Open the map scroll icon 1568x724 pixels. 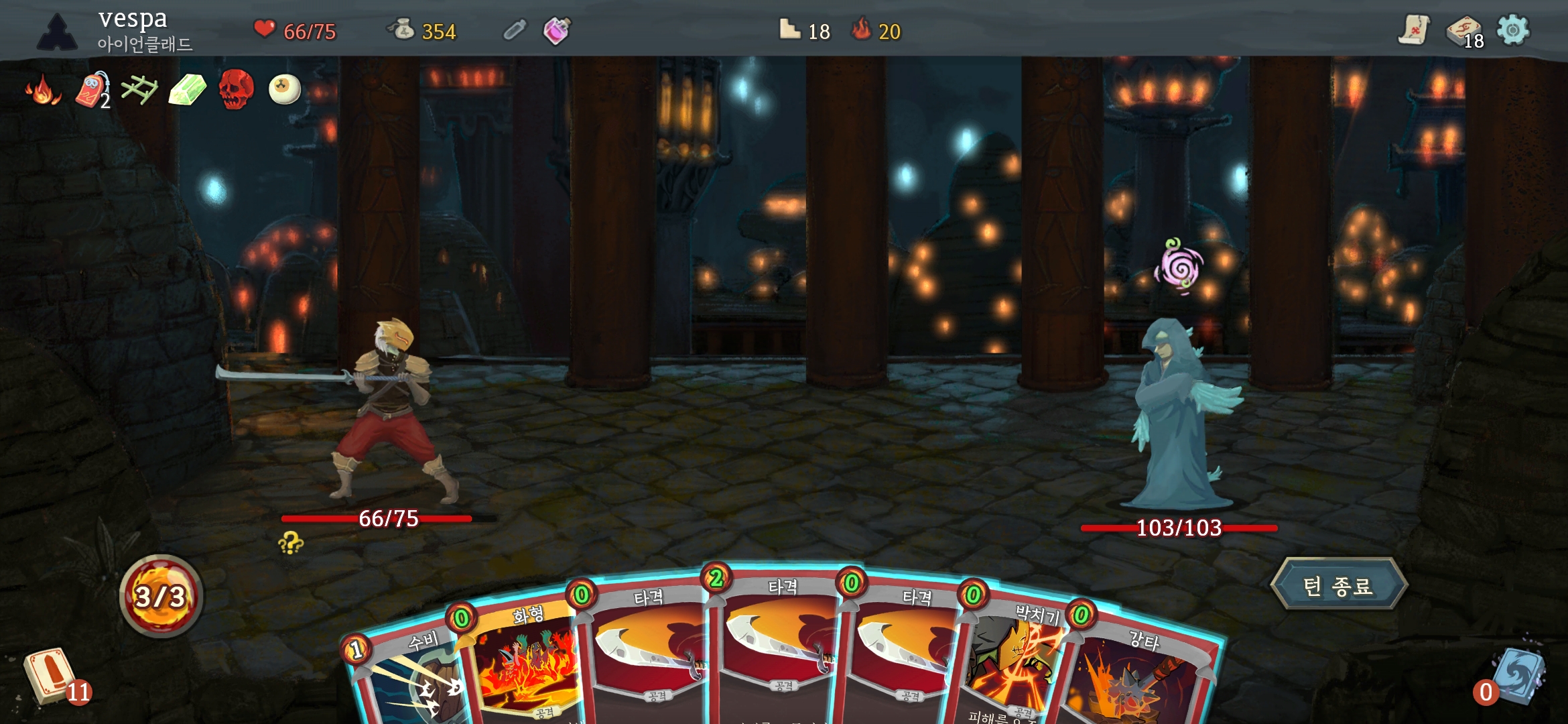[x=1413, y=30]
